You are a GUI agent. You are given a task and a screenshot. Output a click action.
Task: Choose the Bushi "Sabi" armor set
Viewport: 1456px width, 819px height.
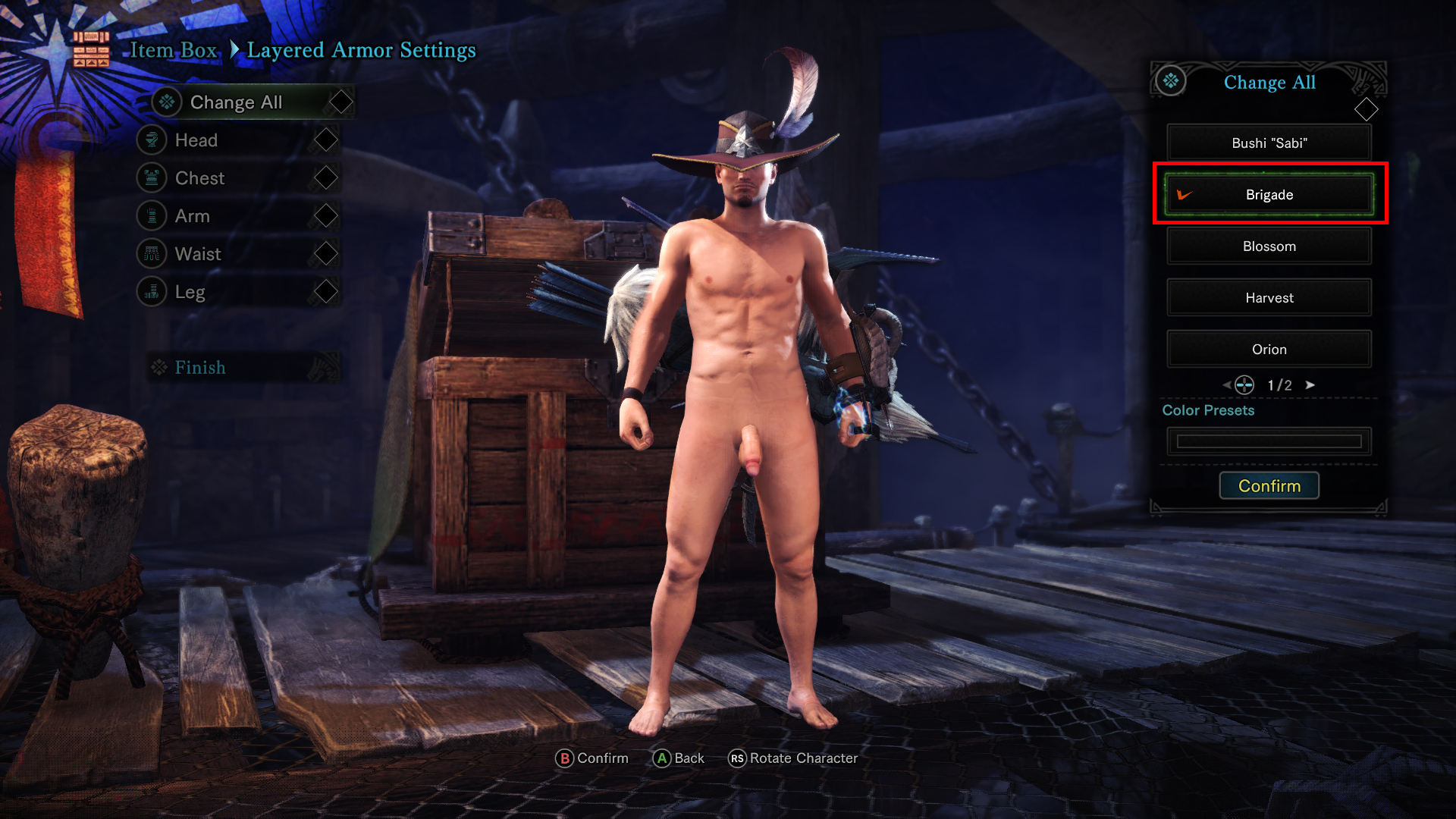click(x=1269, y=143)
